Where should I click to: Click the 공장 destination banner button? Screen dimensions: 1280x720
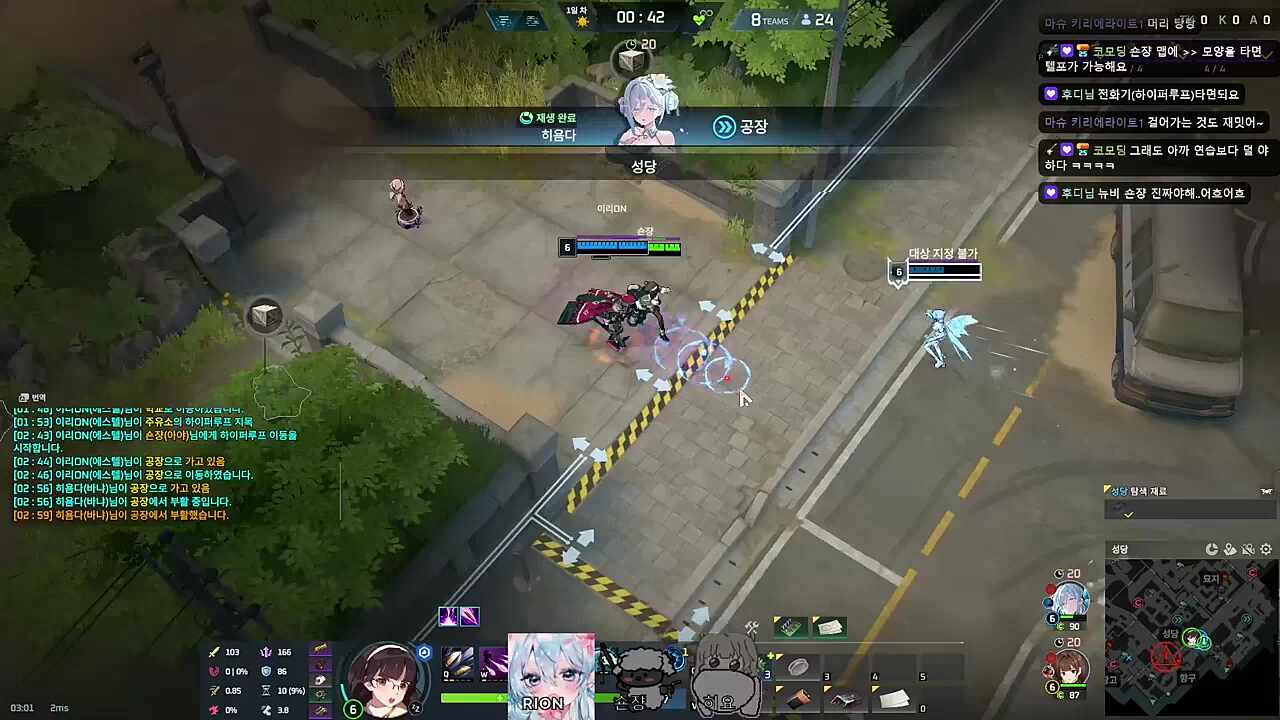[x=755, y=126]
